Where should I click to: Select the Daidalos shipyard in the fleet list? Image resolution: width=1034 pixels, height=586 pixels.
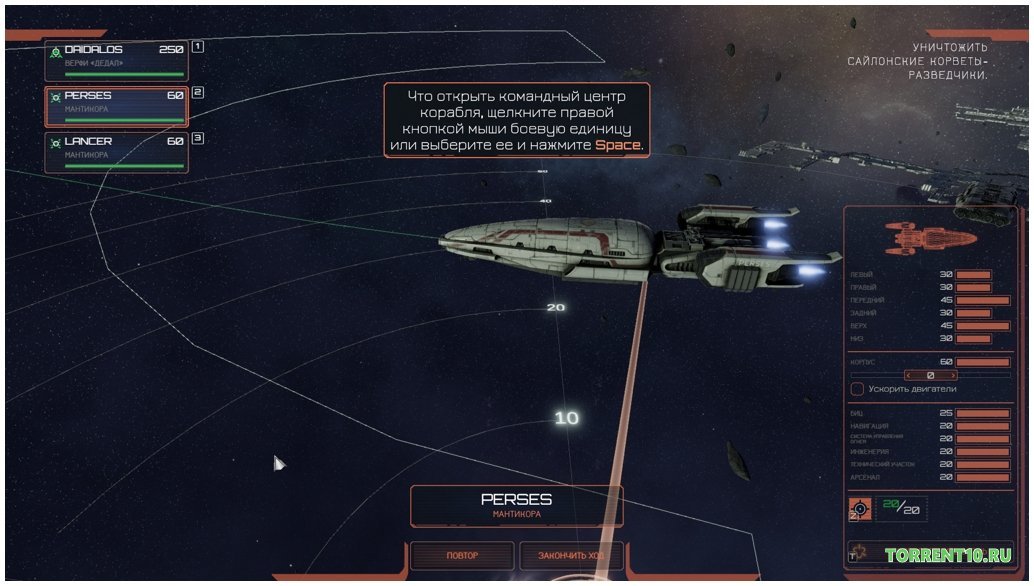(116, 59)
